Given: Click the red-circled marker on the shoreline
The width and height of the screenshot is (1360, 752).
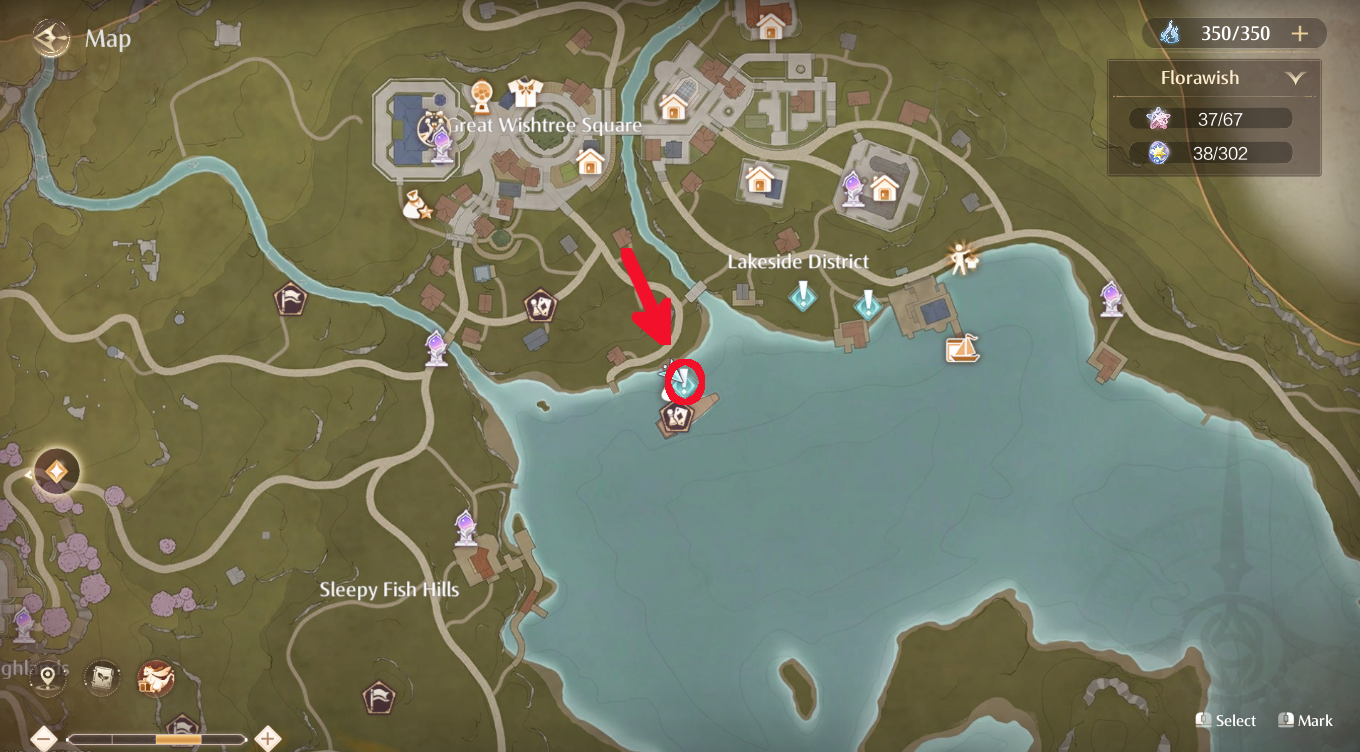Looking at the screenshot, I should tap(686, 382).
